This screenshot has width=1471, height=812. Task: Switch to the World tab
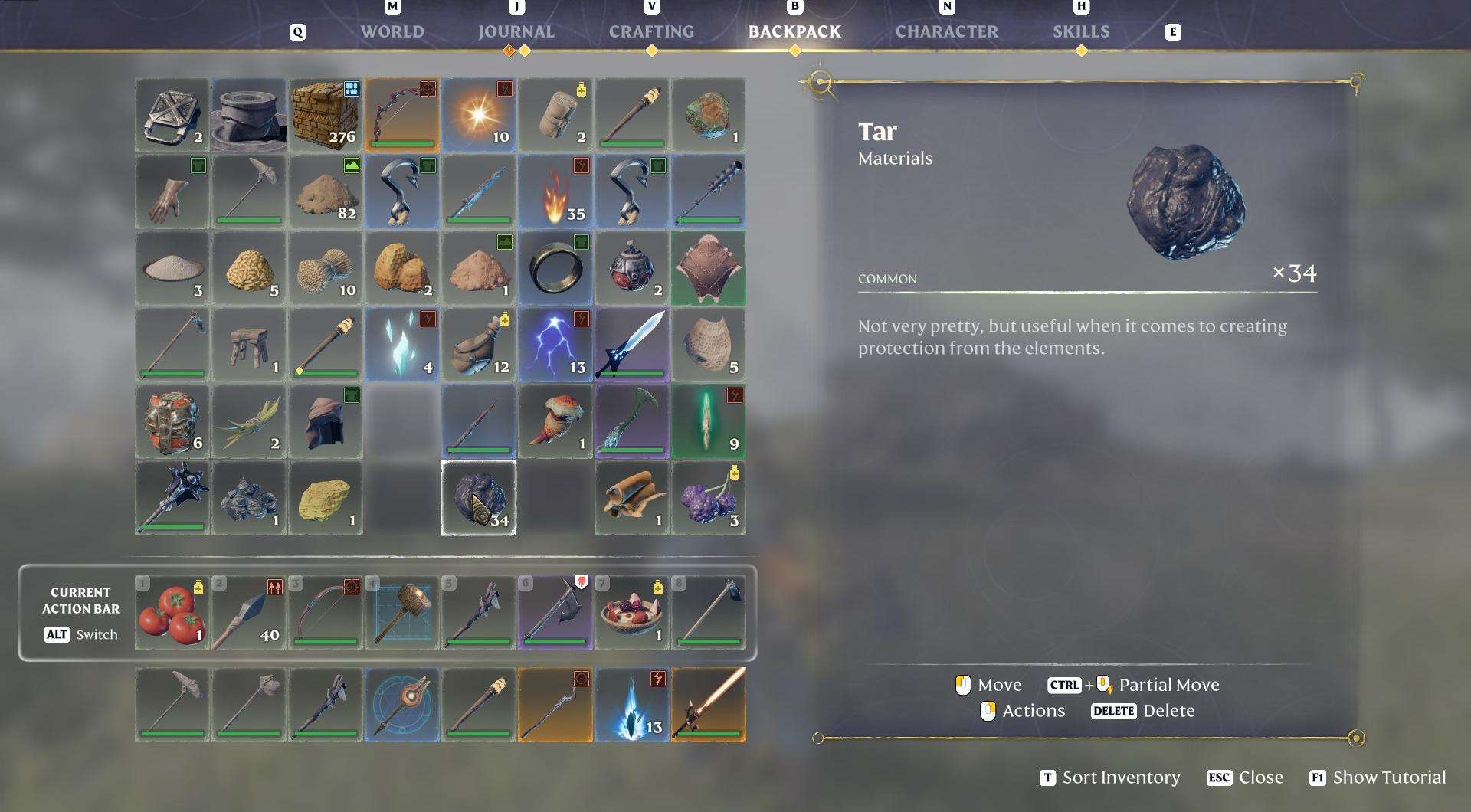pos(392,31)
